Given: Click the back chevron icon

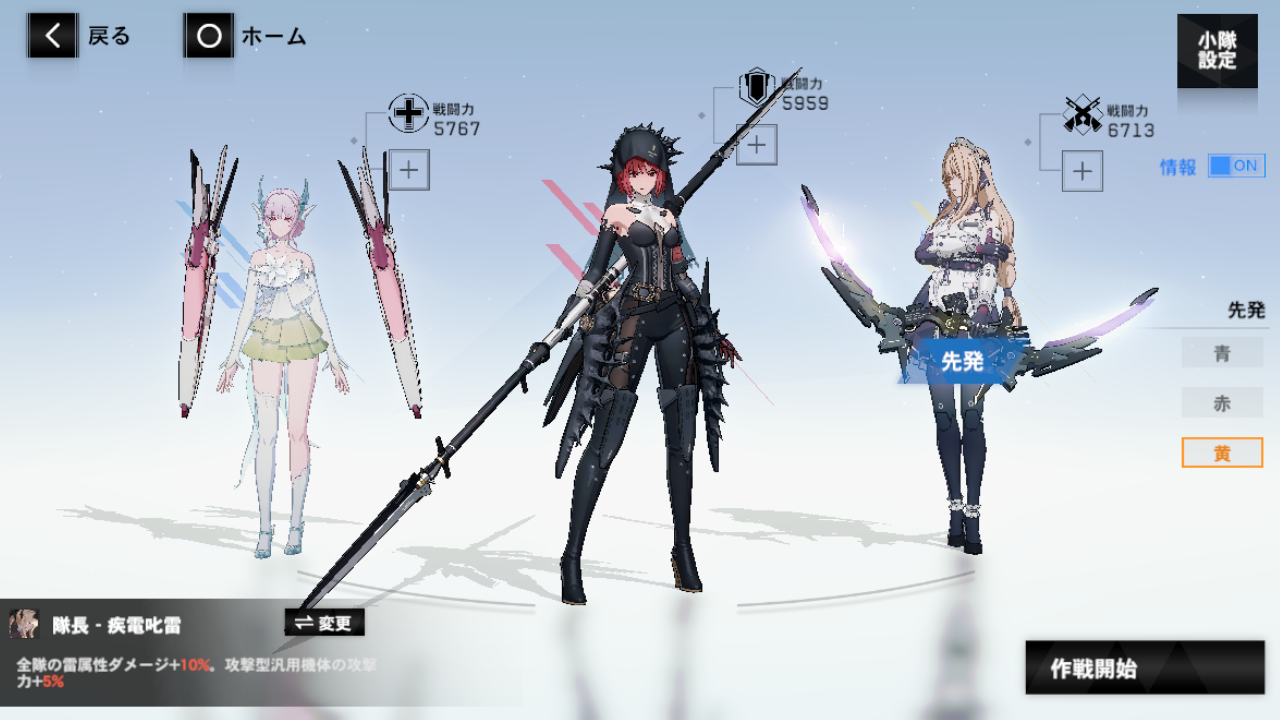Looking at the screenshot, I should [x=51, y=36].
